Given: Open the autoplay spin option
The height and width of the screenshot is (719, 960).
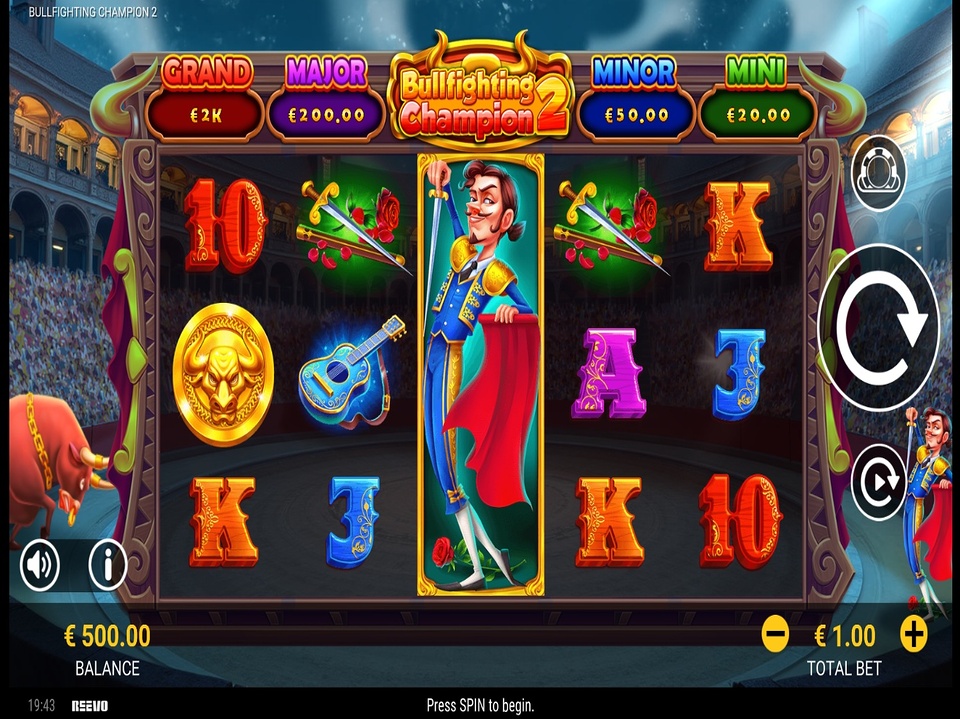Looking at the screenshot, I should (x=878, y=482).
